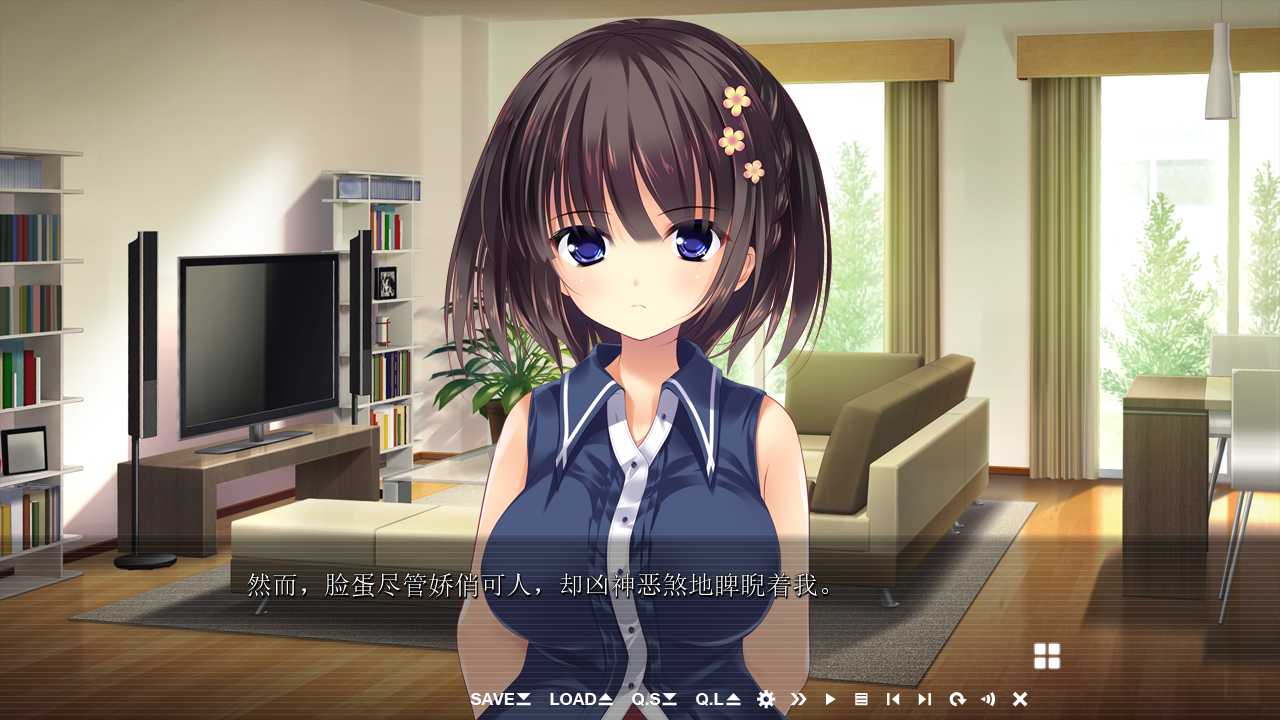Expand the Q.S quick save arrow
The image size is (1280, 720).
click(x=669, y=700)
